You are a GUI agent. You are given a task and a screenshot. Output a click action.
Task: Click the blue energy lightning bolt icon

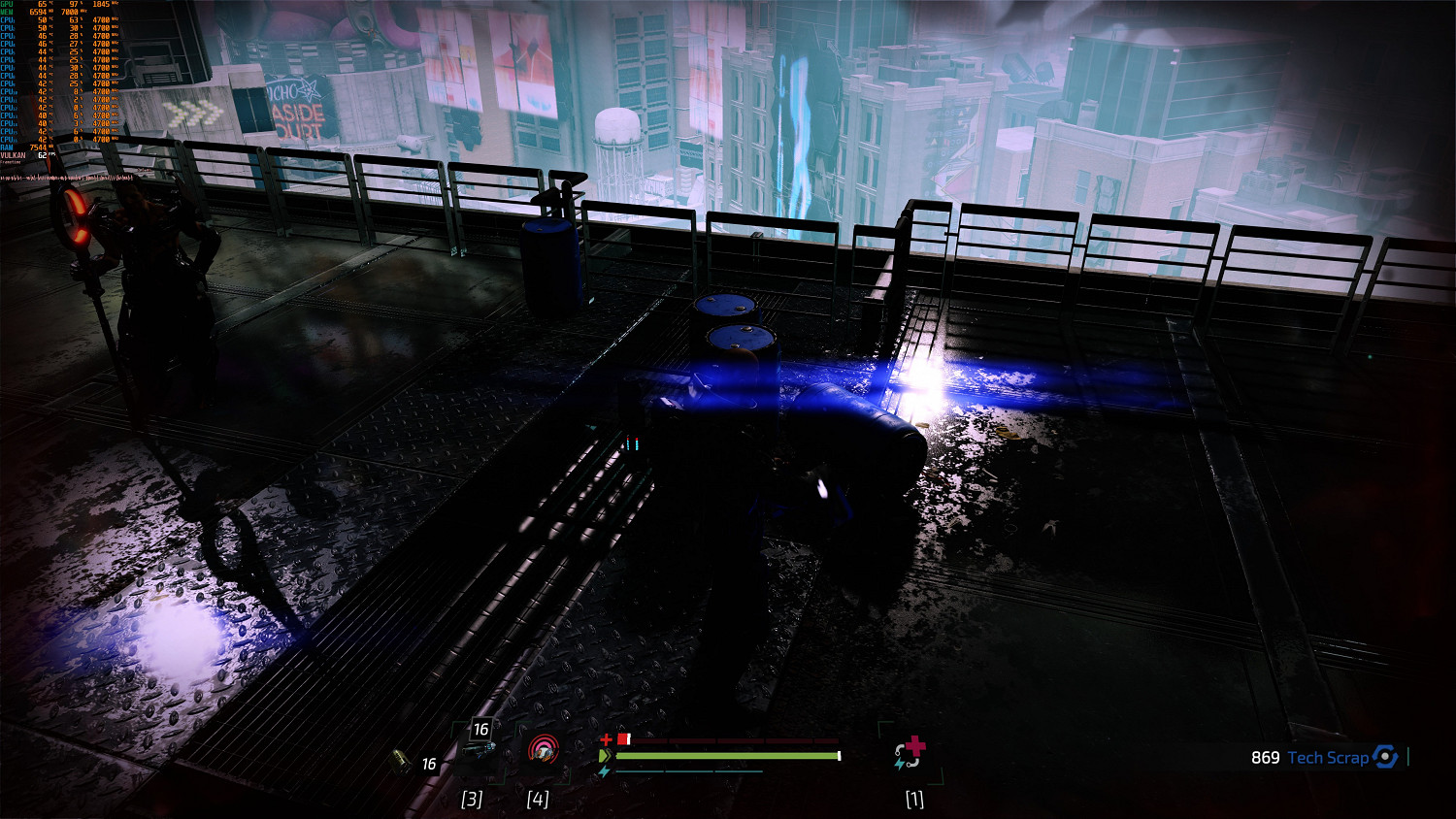click(604, 771)
